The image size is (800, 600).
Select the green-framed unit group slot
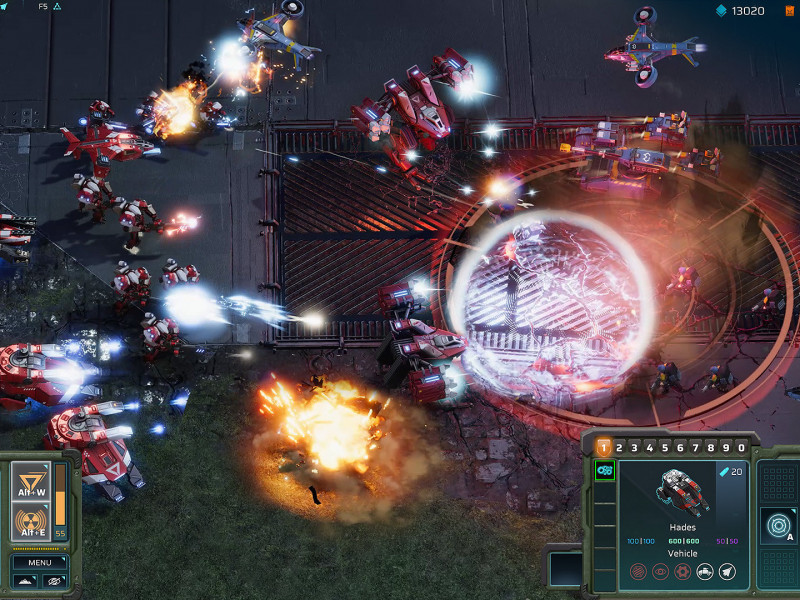click(604, 471)
